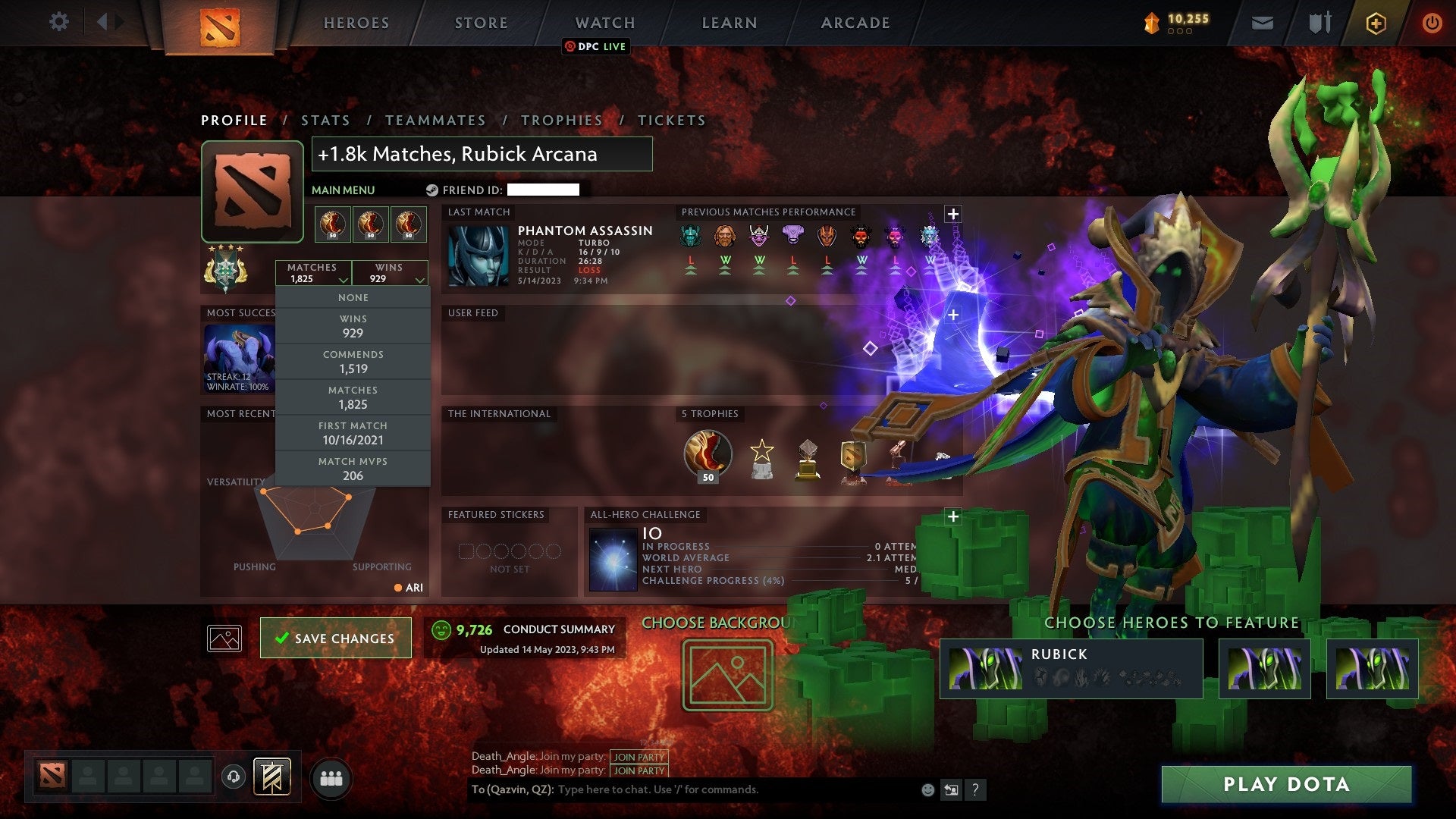Open the mail inbox icon
Screen dimensions: 1456x819
click(x=1263, y=22)
